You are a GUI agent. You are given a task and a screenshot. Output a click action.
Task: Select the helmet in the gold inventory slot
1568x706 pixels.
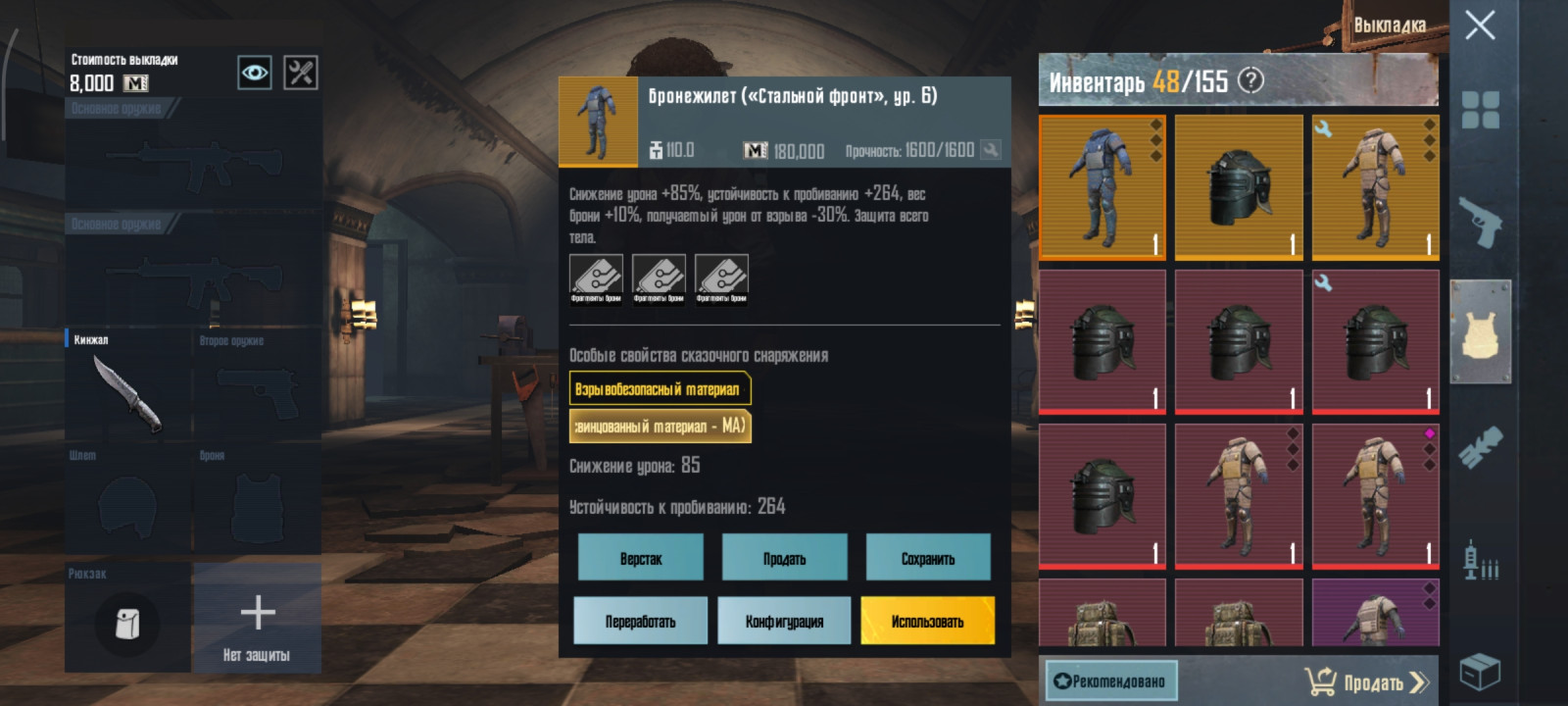(1239, 187)
